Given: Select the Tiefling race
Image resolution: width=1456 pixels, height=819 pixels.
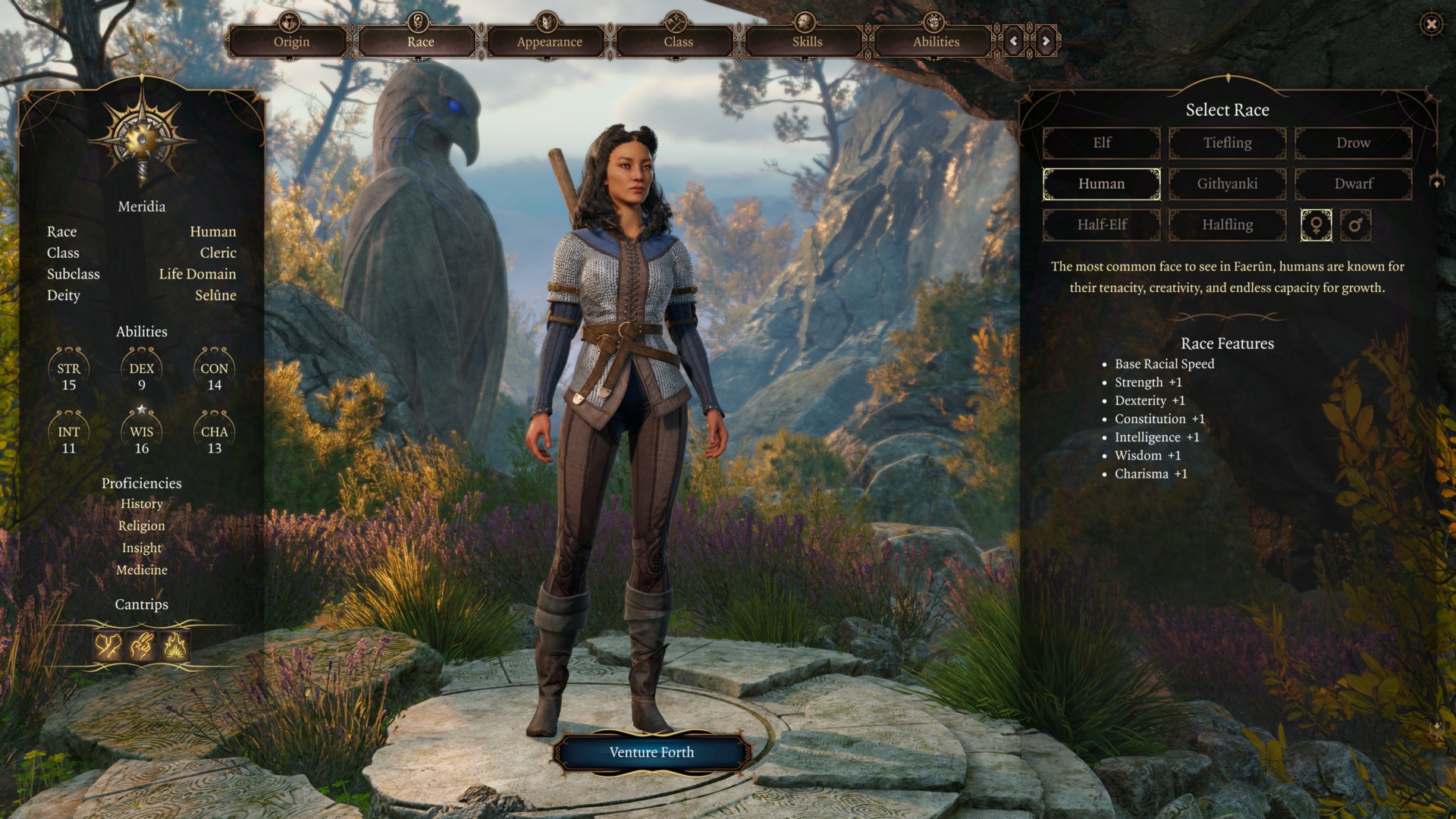Looking at the screenshot, I should click(x=1227, y=143).
